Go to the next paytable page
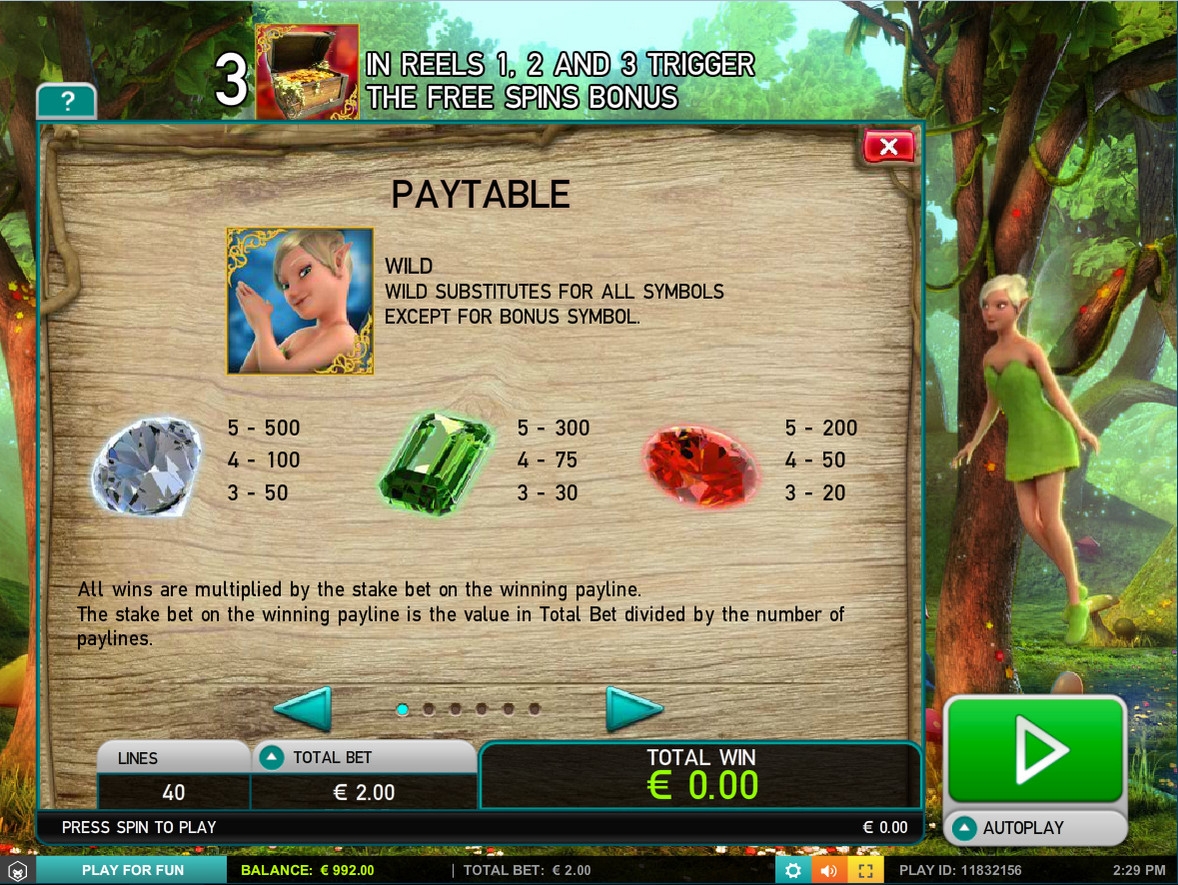The width and height of the screenshot is (1178, 885). [x=634, y=710]
